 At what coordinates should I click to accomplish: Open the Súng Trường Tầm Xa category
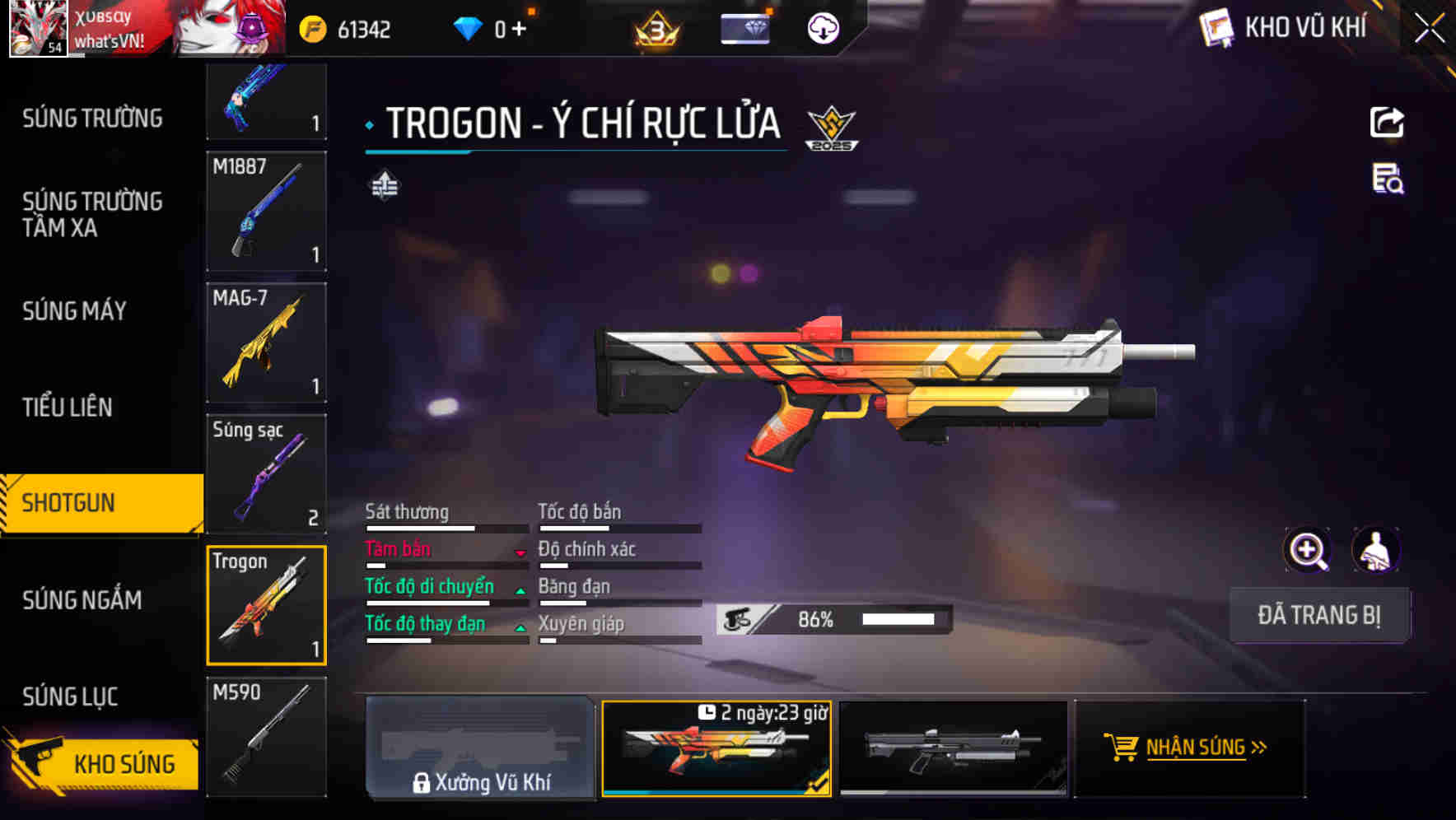click(x=92, y=214)
